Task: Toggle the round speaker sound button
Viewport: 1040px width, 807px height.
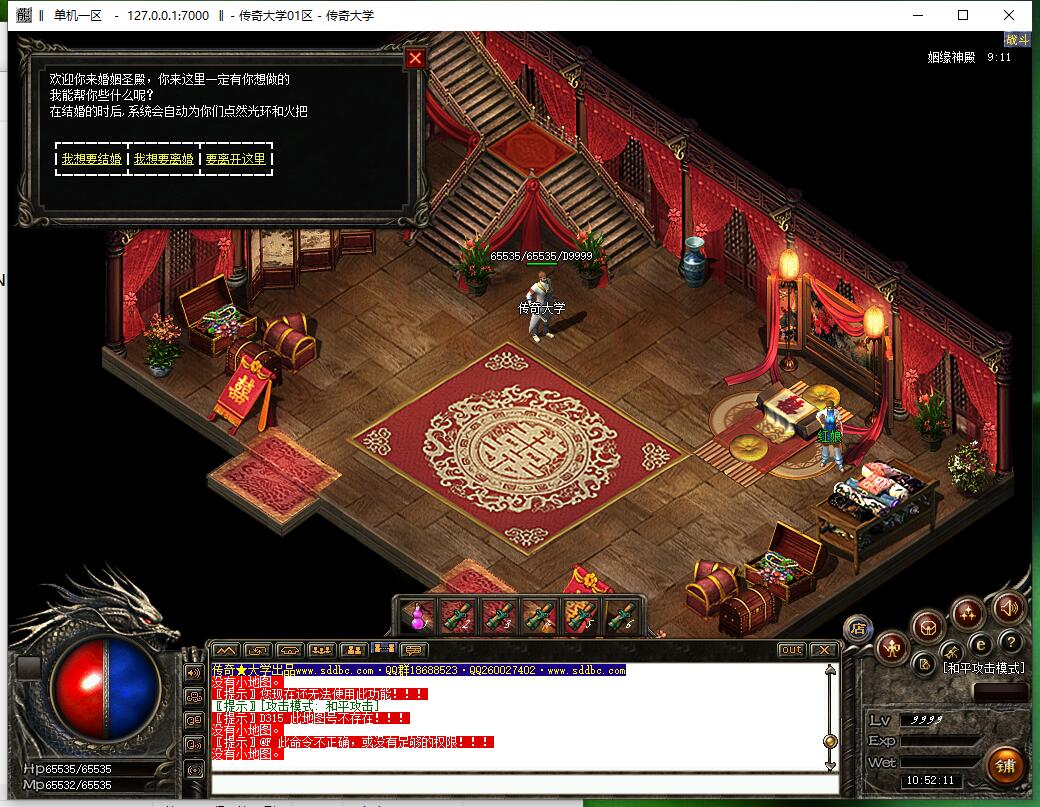Action: click(1008, 606)
